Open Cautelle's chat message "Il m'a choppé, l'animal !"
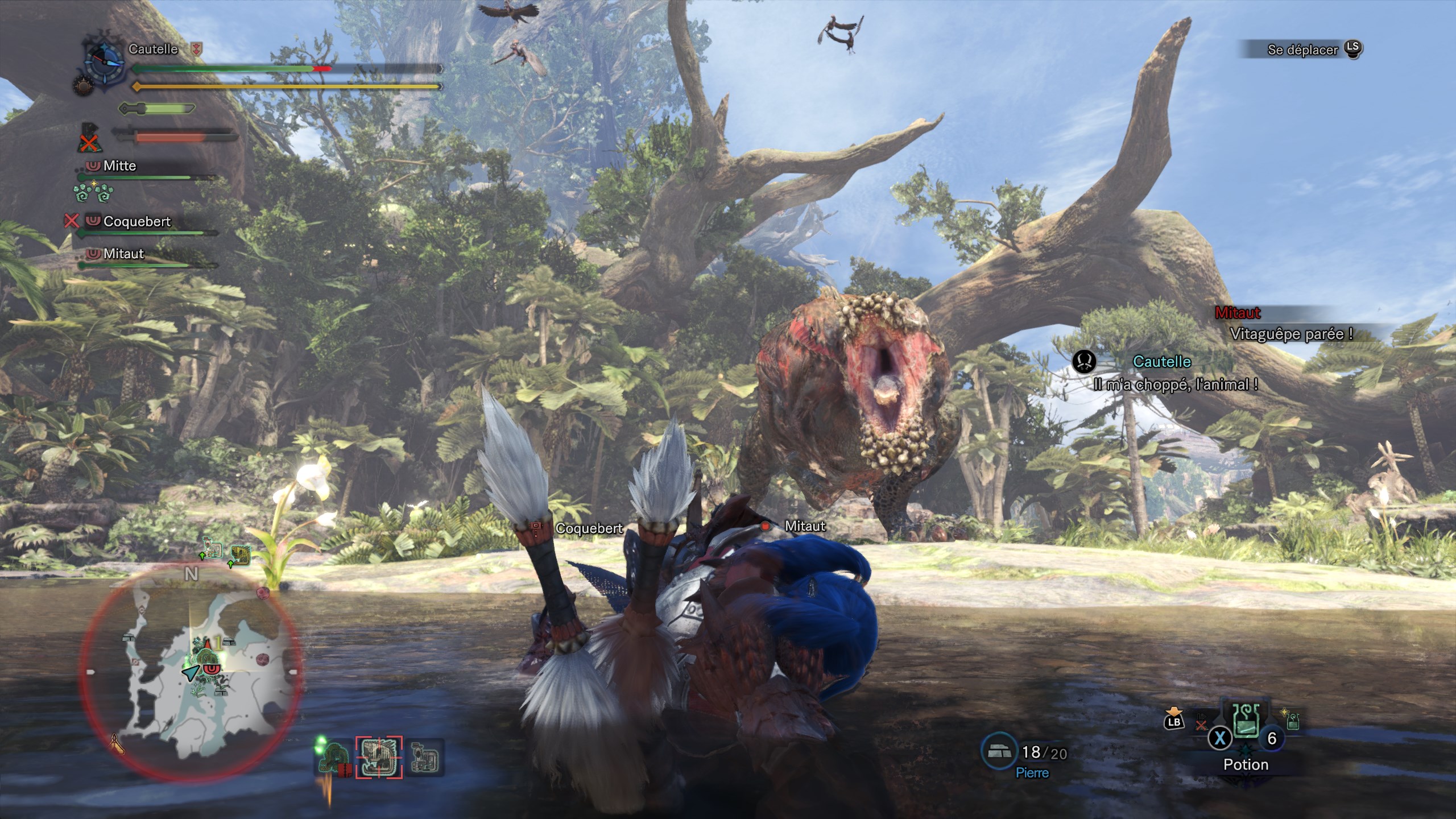 (x=1175, y=384)
